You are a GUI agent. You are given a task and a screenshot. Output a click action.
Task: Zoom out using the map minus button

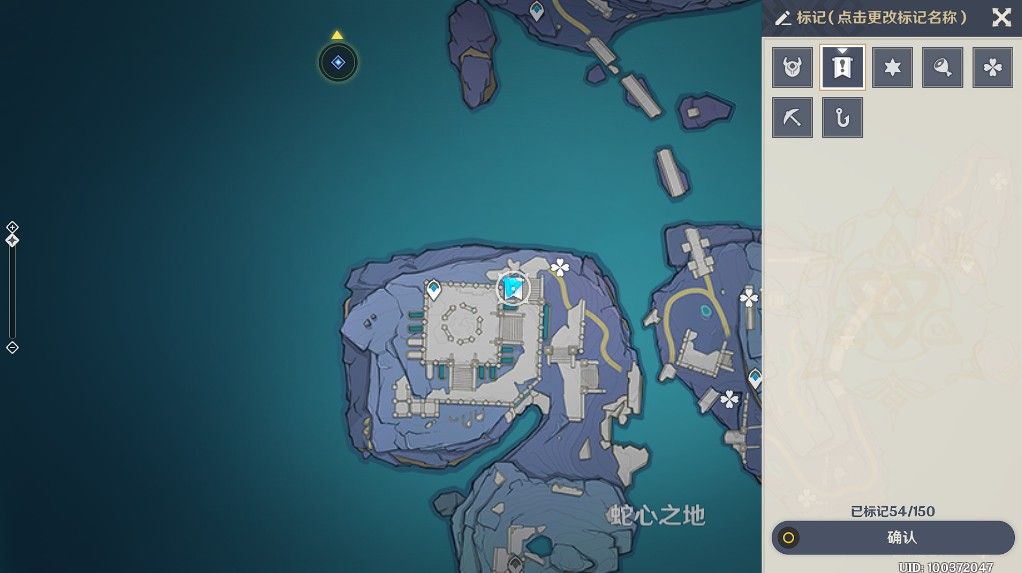(12, 347)
